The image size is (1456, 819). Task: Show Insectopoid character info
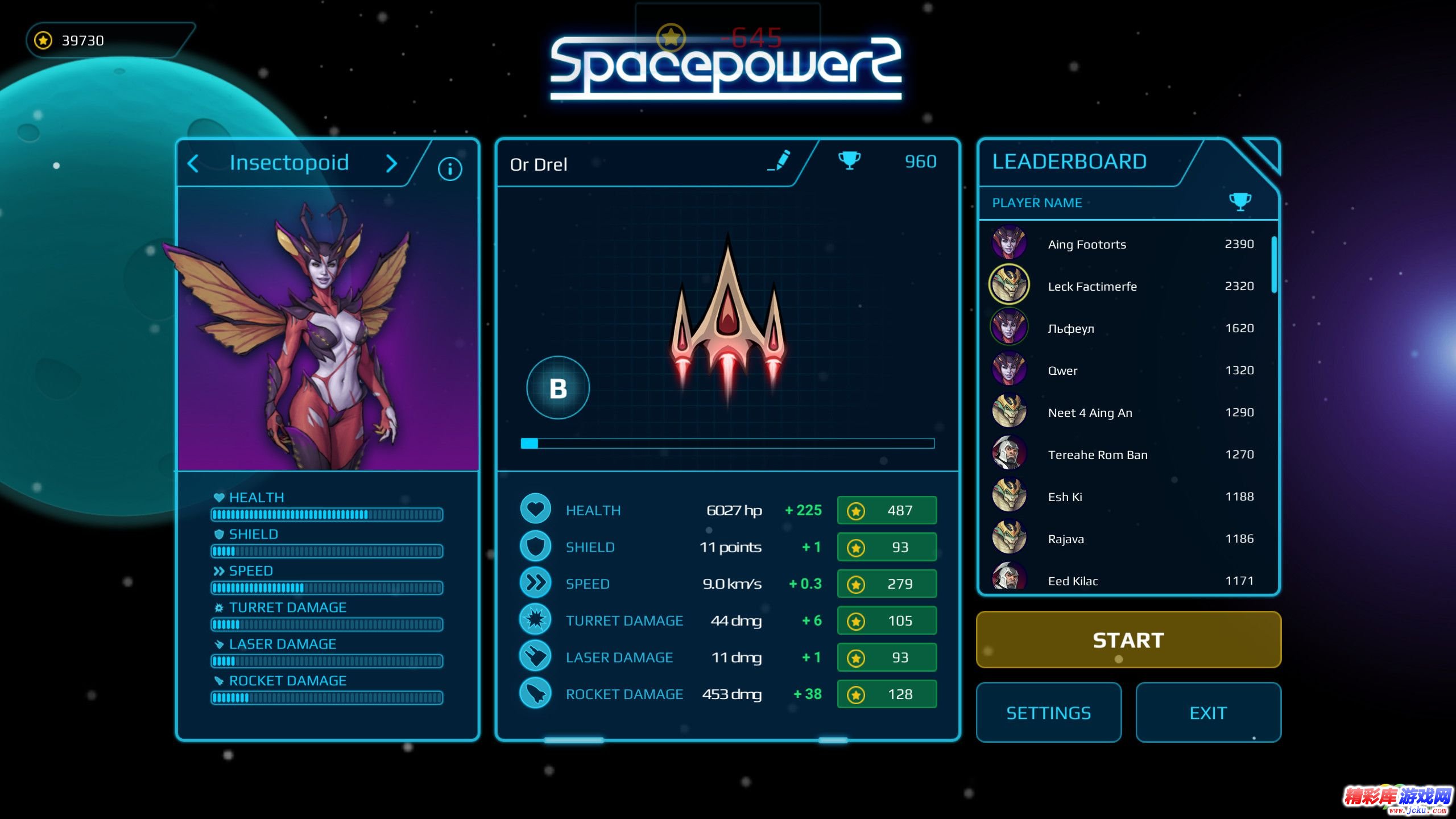point(449,169)
